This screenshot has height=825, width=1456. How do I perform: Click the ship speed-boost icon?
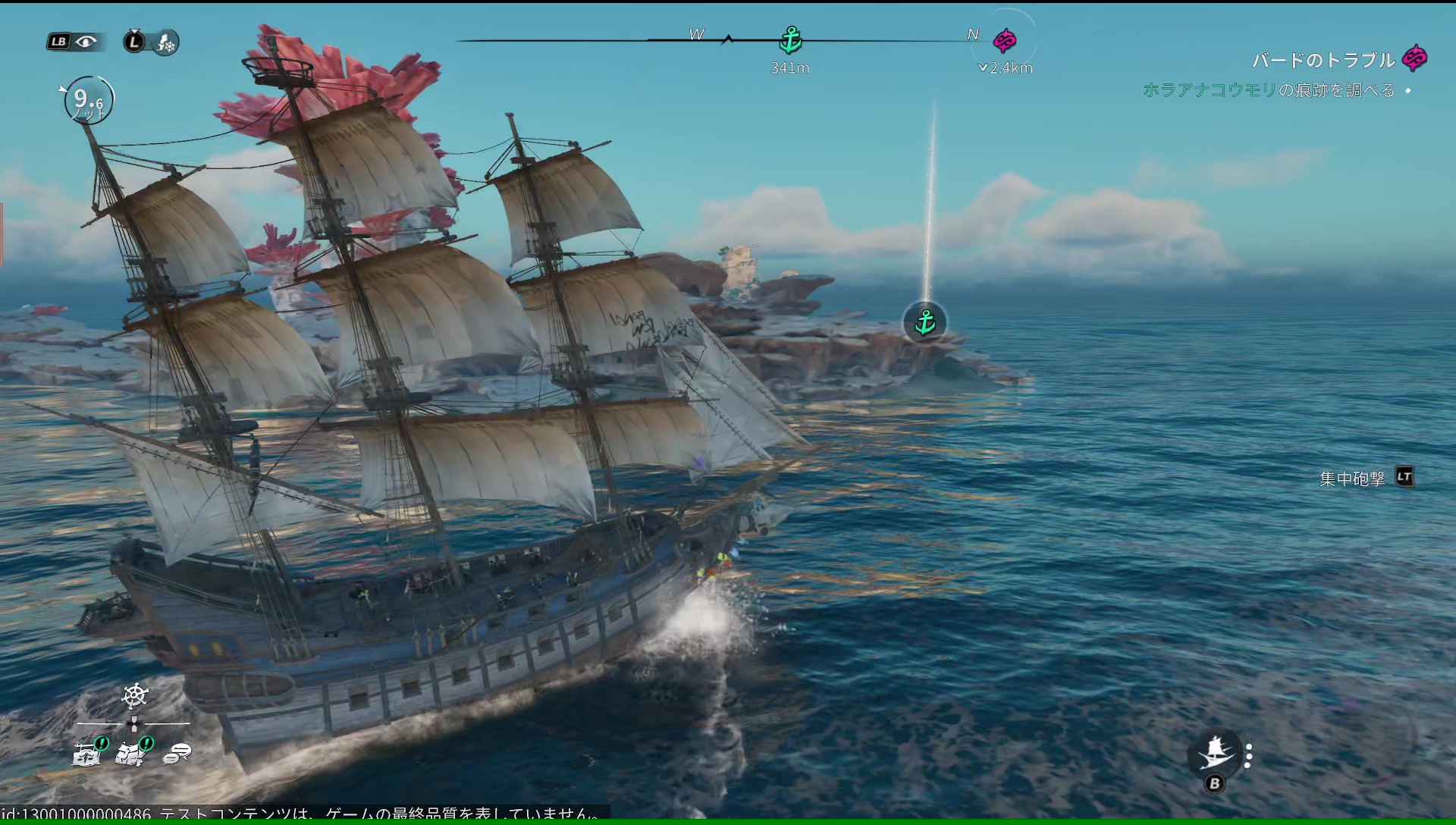(x=1216, y=751)
